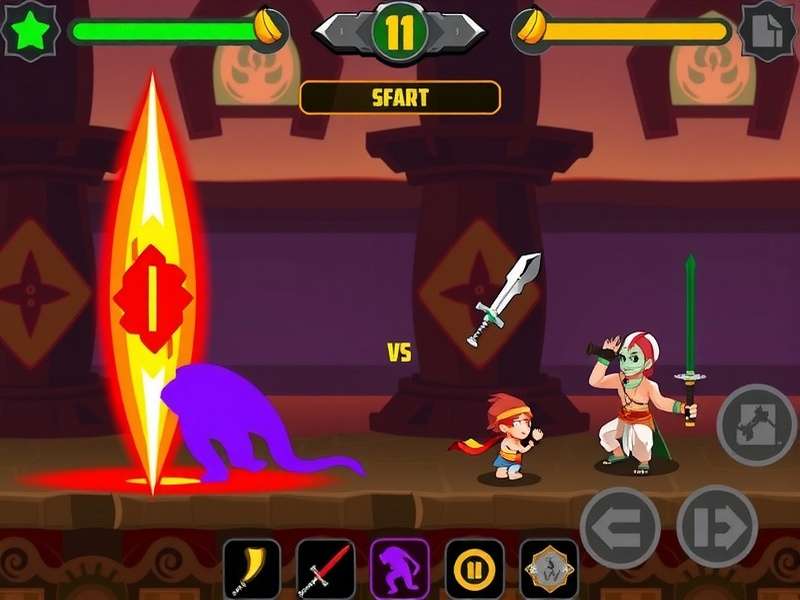The height and width of the screenshot is (600, 800).
Task: Tap the round grey attack action button
Action: (x=758, y=424)
